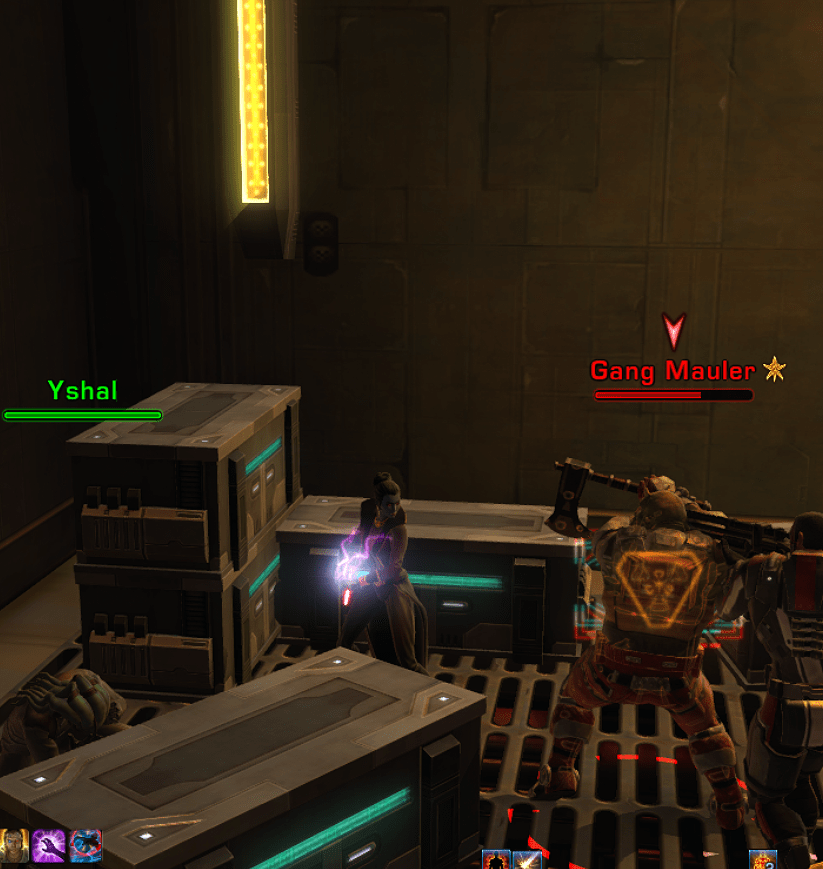Use the golden streak burst ability icon
The width and height of the screenshot is (823, 869).
pyautogui.click(x=527, y=860)
